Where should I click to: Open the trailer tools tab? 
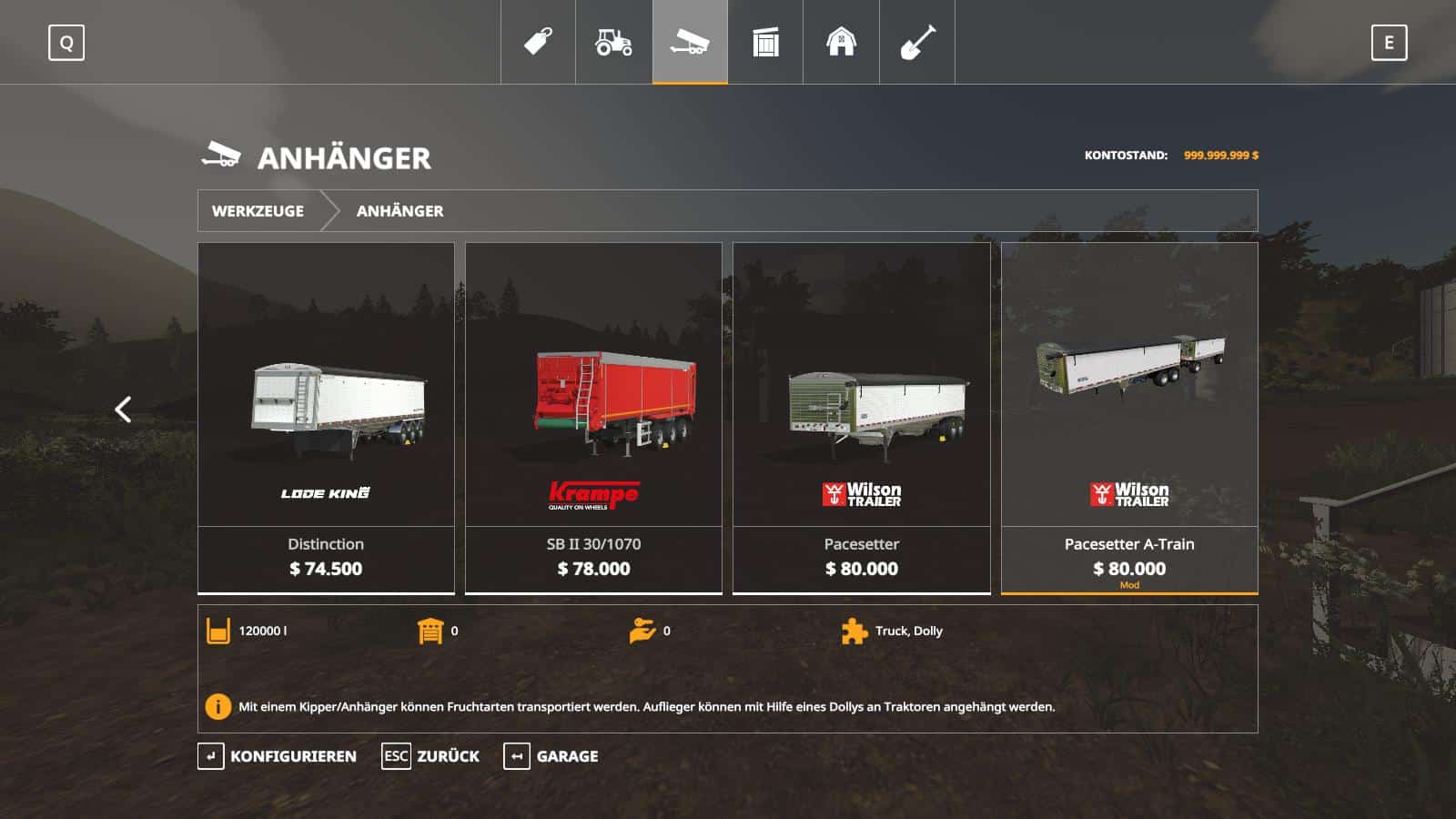(690, 42)
